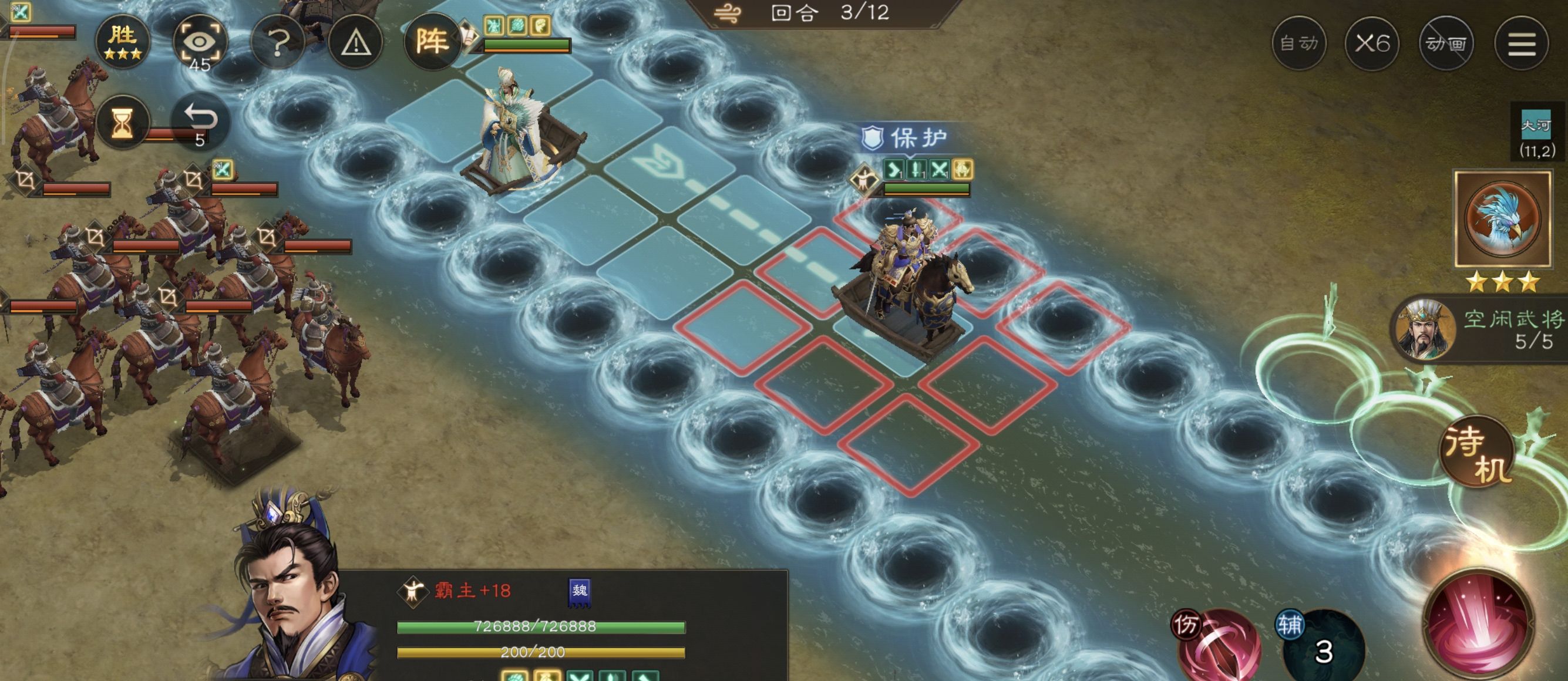This screenshot has height=681, width=1568.
Task: Click the hourglass turn timer icon
Action: pyautogui.click(x=123, y=122)
